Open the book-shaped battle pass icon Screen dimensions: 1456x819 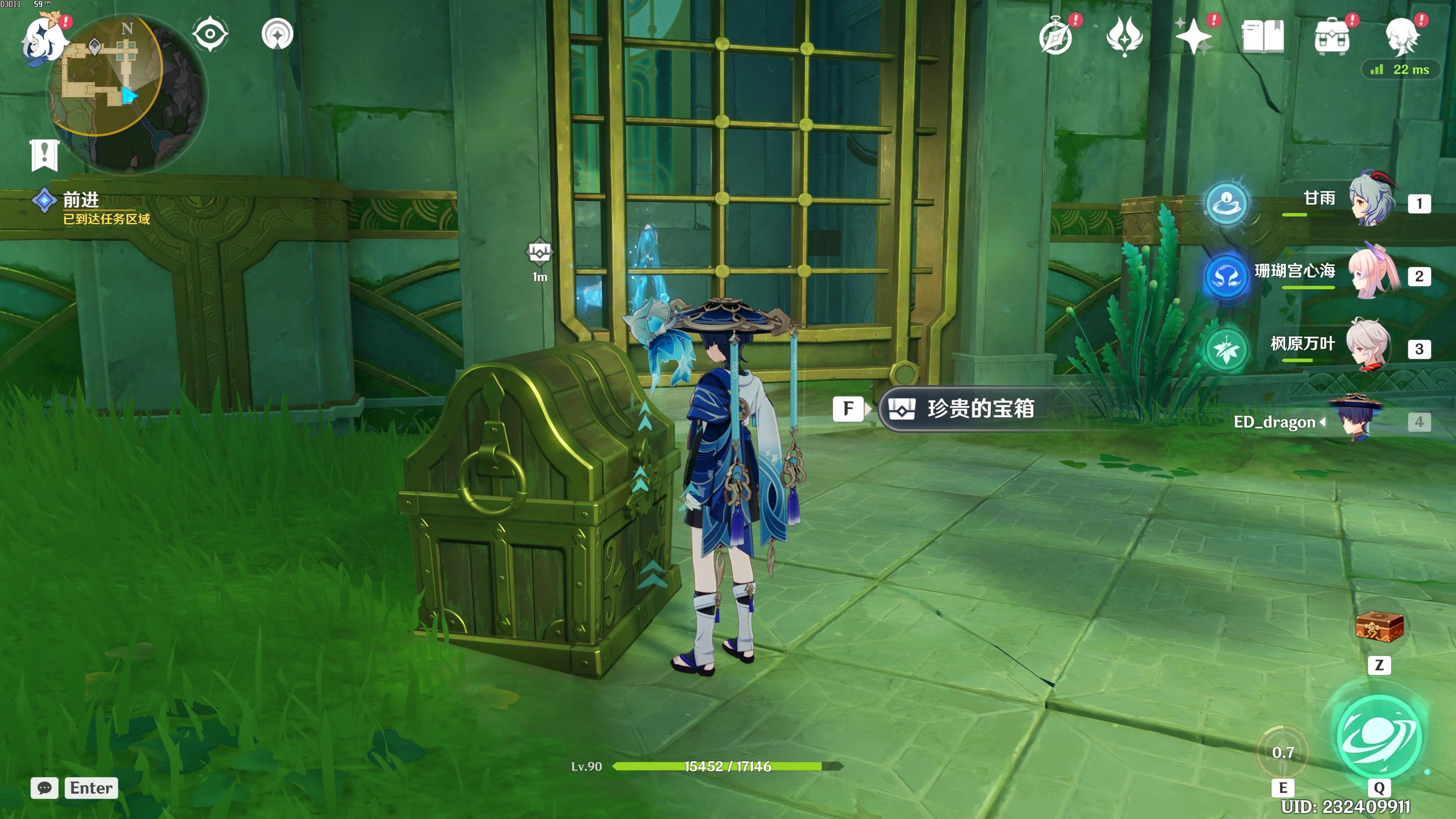pyautogui.click(x=1263, y=36)
